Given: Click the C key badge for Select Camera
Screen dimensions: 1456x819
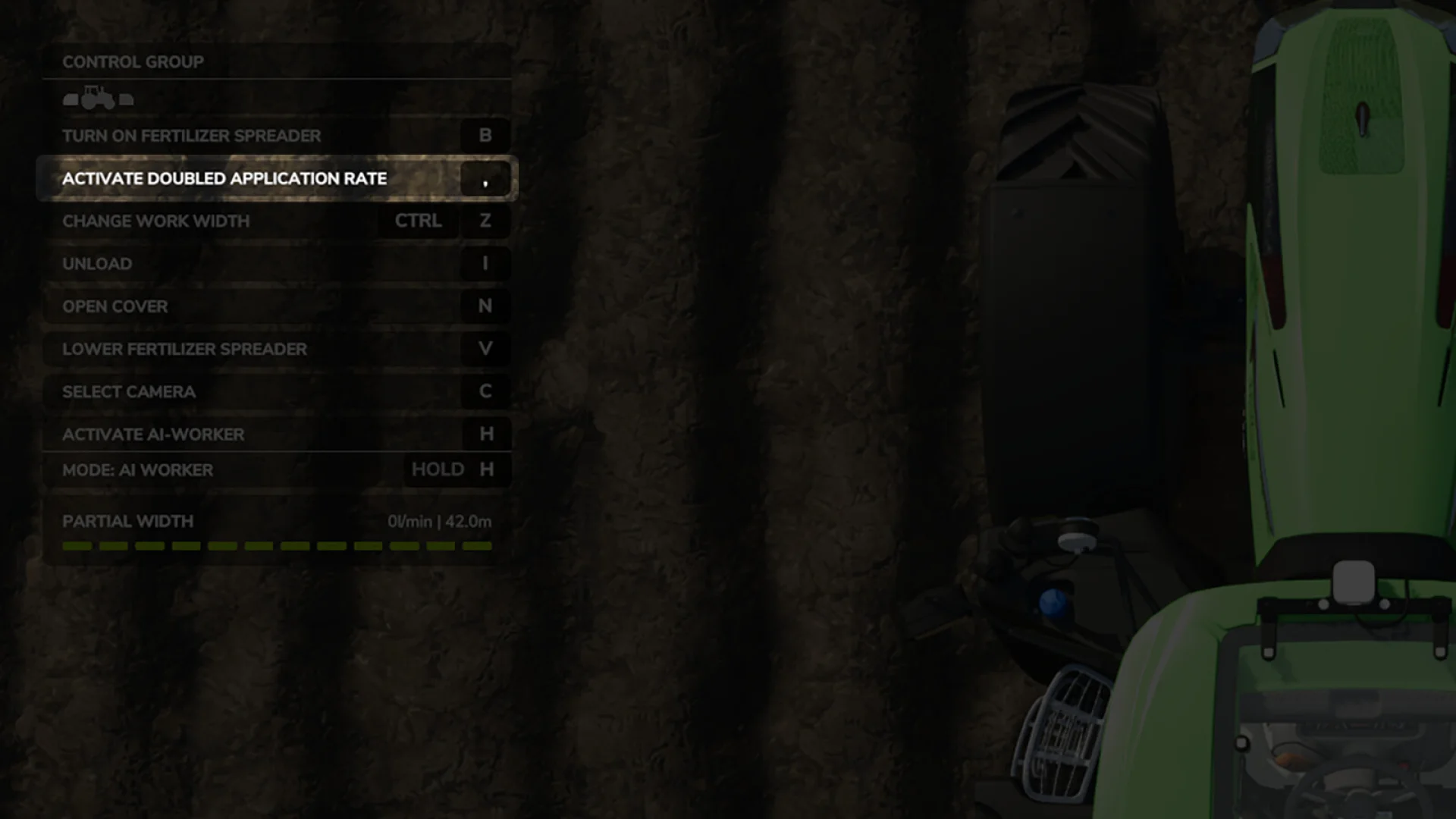Looking at the screenshot, I should pos(485,391).
